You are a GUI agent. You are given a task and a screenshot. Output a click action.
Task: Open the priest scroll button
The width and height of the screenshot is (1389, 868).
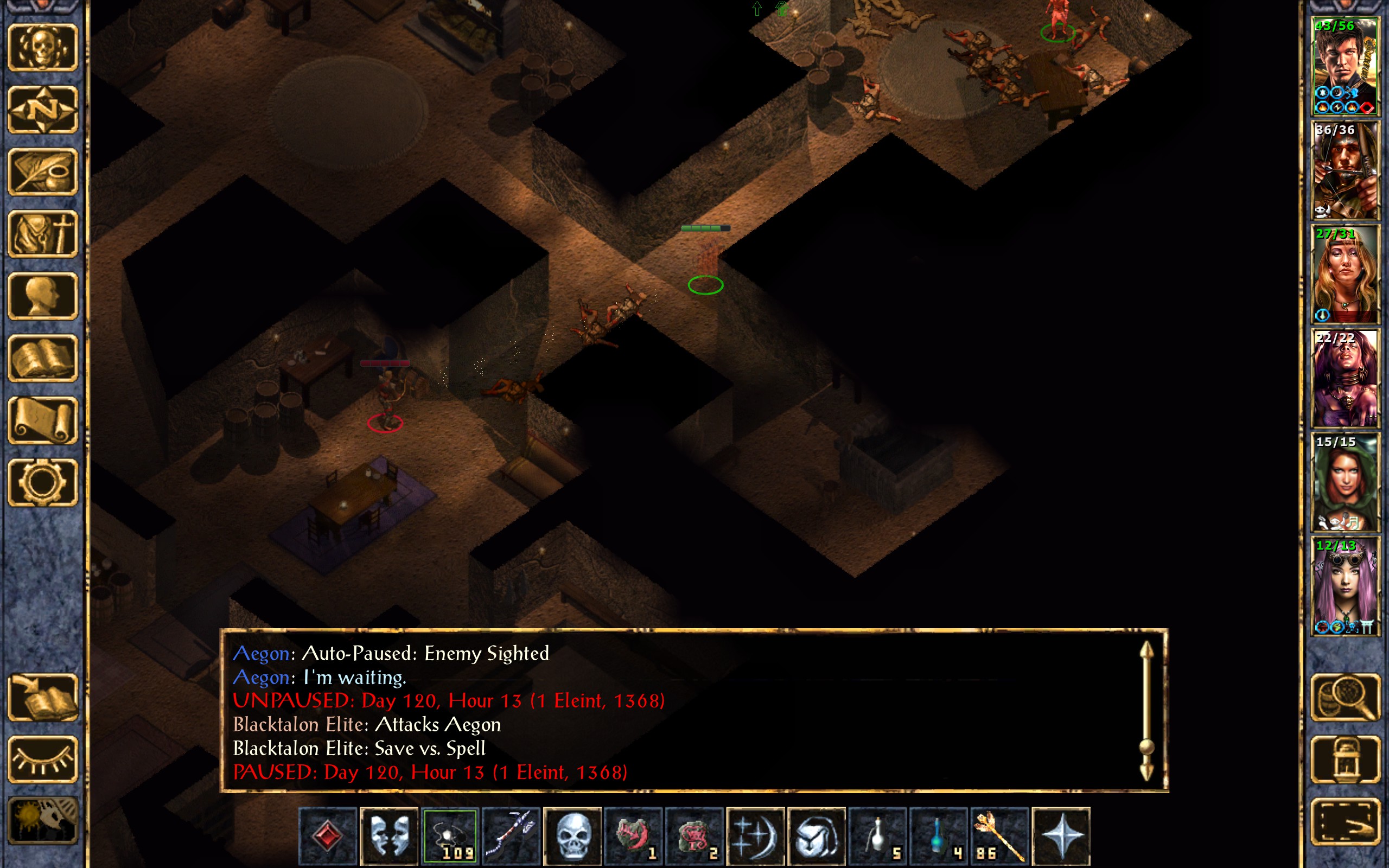point(43,420)
